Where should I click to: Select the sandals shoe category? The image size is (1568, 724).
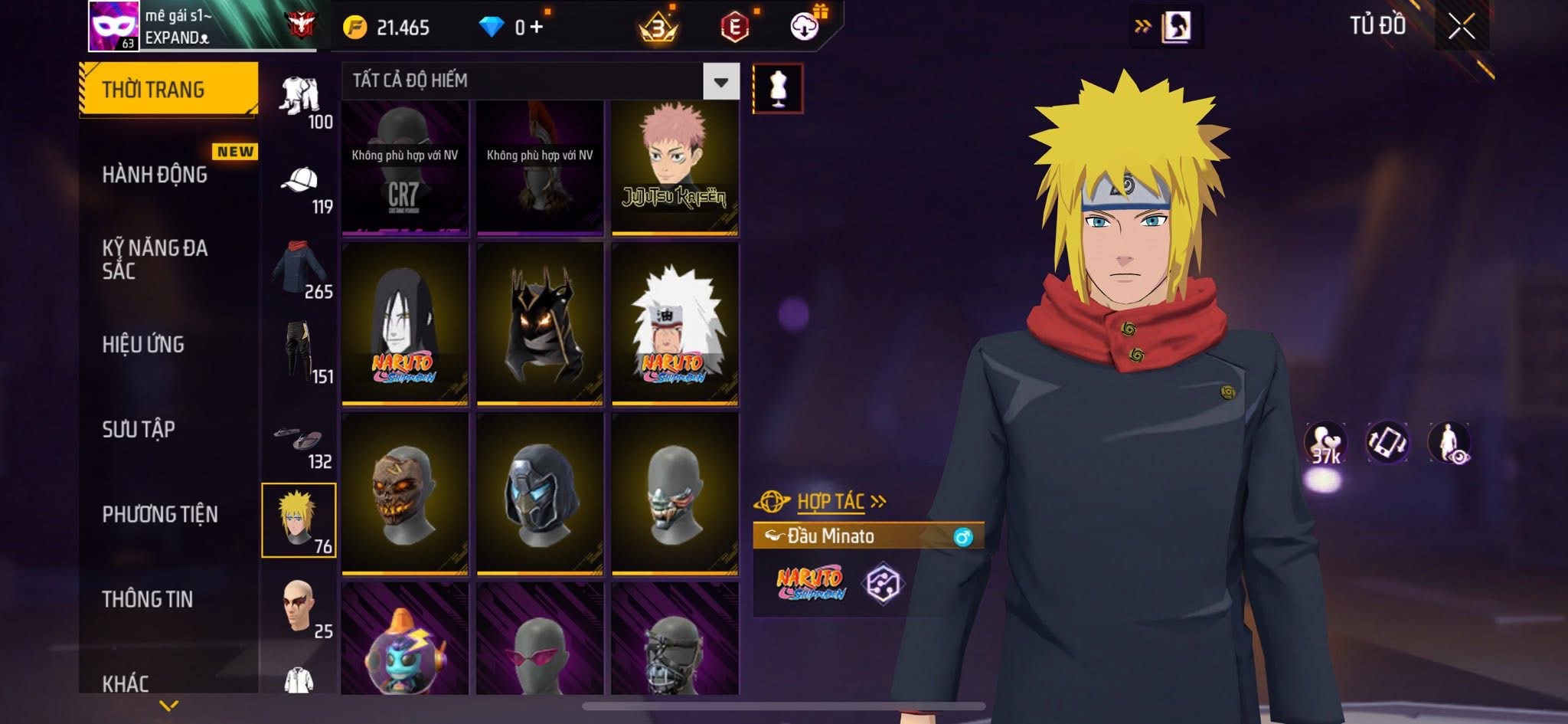click(301, 443)
